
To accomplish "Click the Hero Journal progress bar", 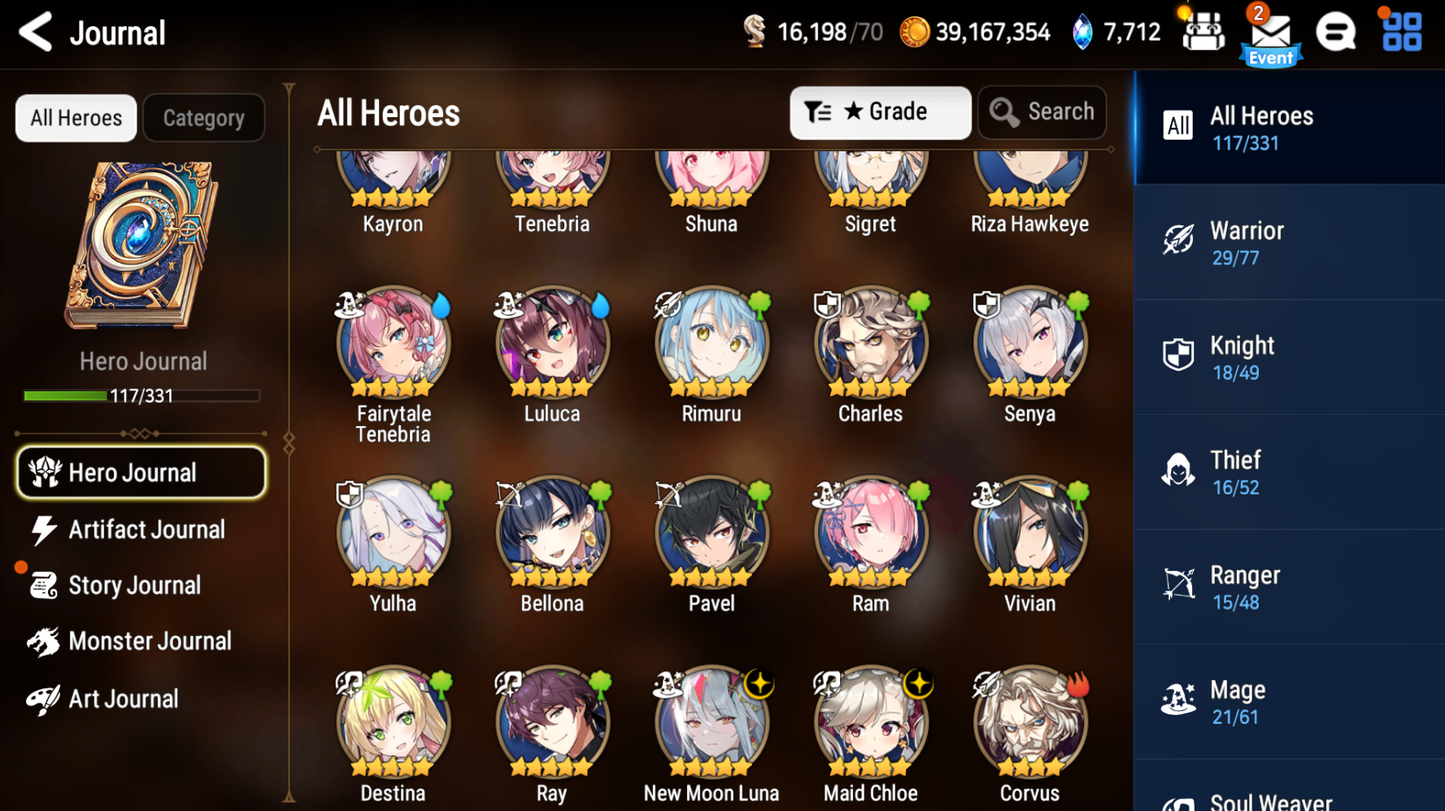I will [142, 395].
